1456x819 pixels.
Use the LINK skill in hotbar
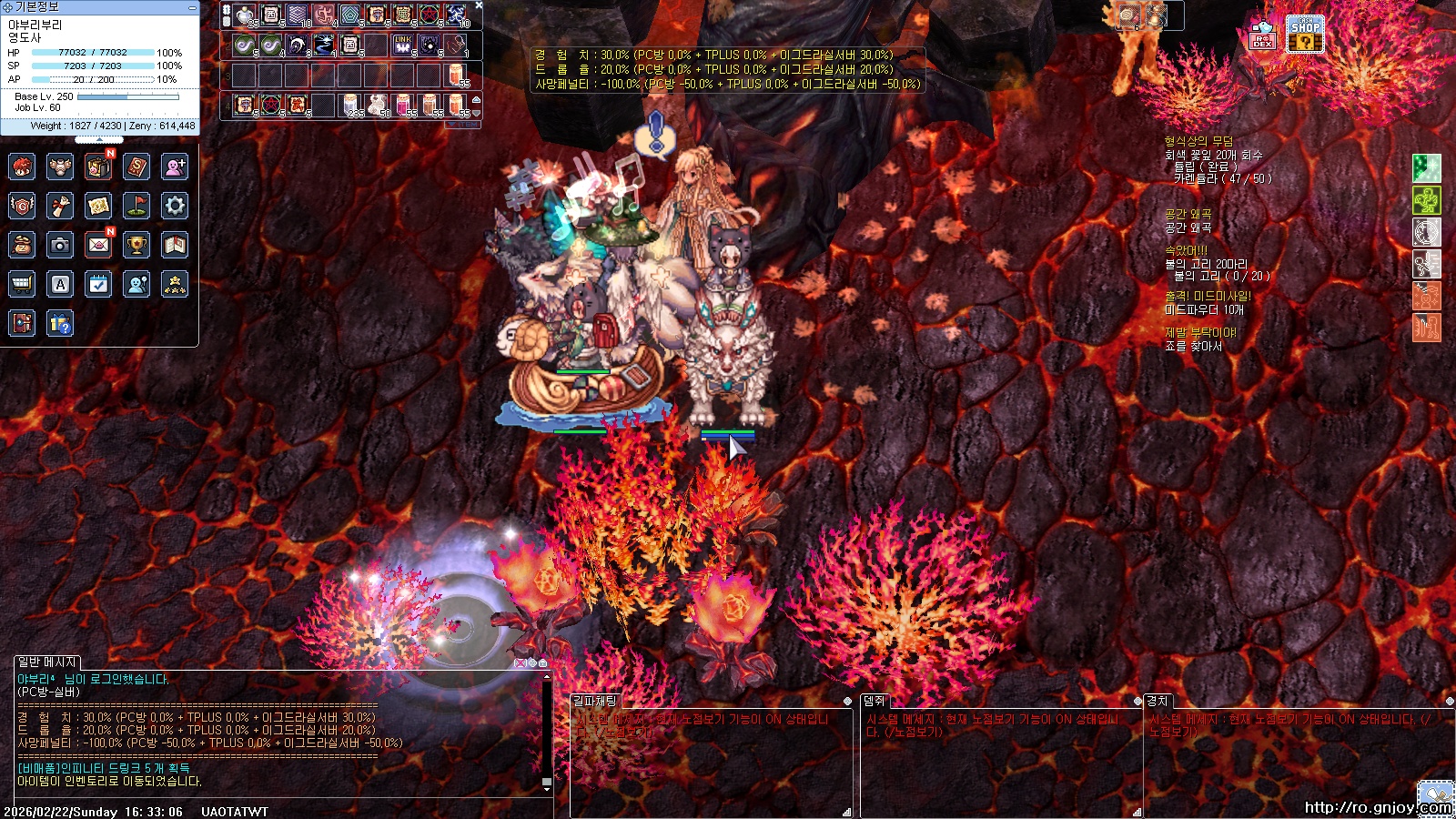tap(402, 45)
